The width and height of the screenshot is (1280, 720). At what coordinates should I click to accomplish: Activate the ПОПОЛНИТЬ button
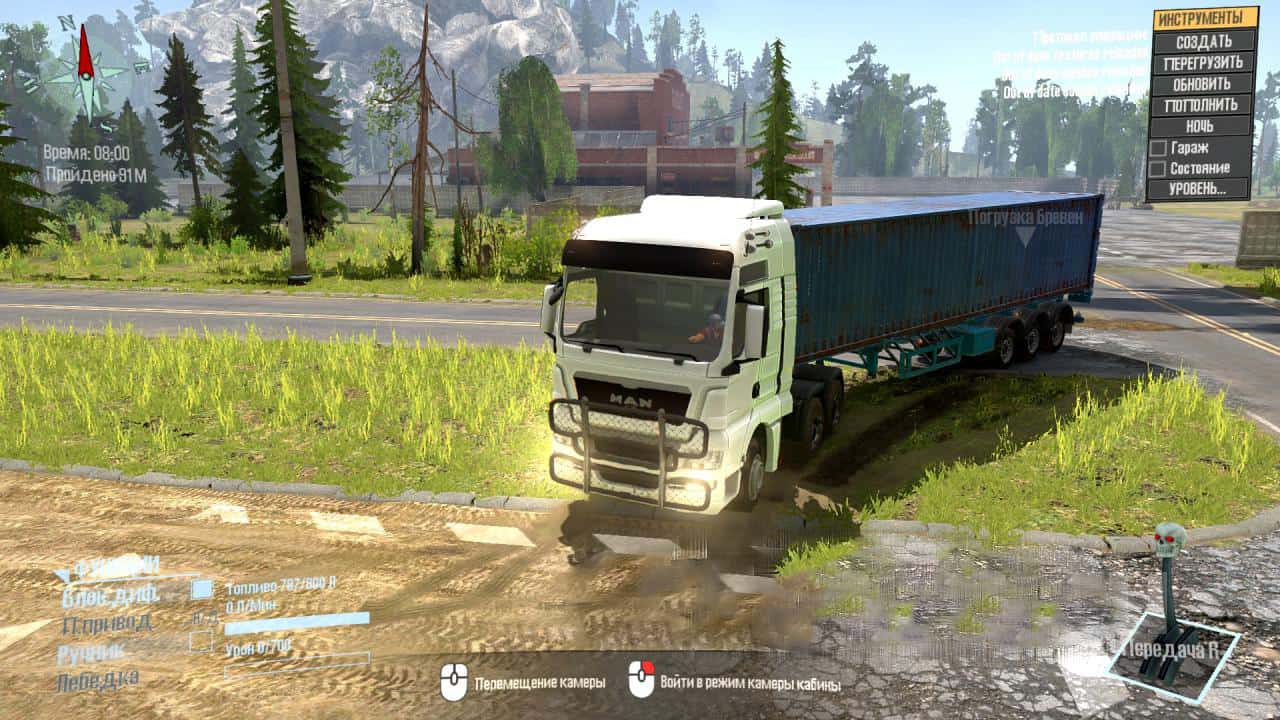click(x=1203, y=105)
